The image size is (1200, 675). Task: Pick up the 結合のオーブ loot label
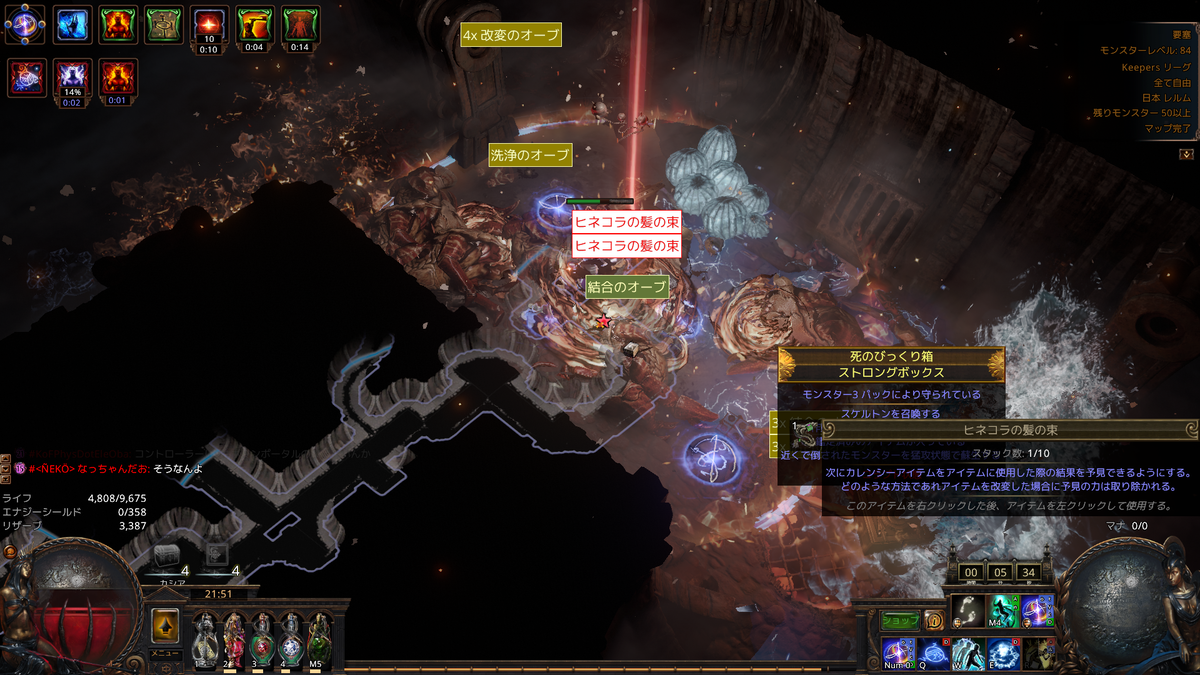click(x=627, y=287)
